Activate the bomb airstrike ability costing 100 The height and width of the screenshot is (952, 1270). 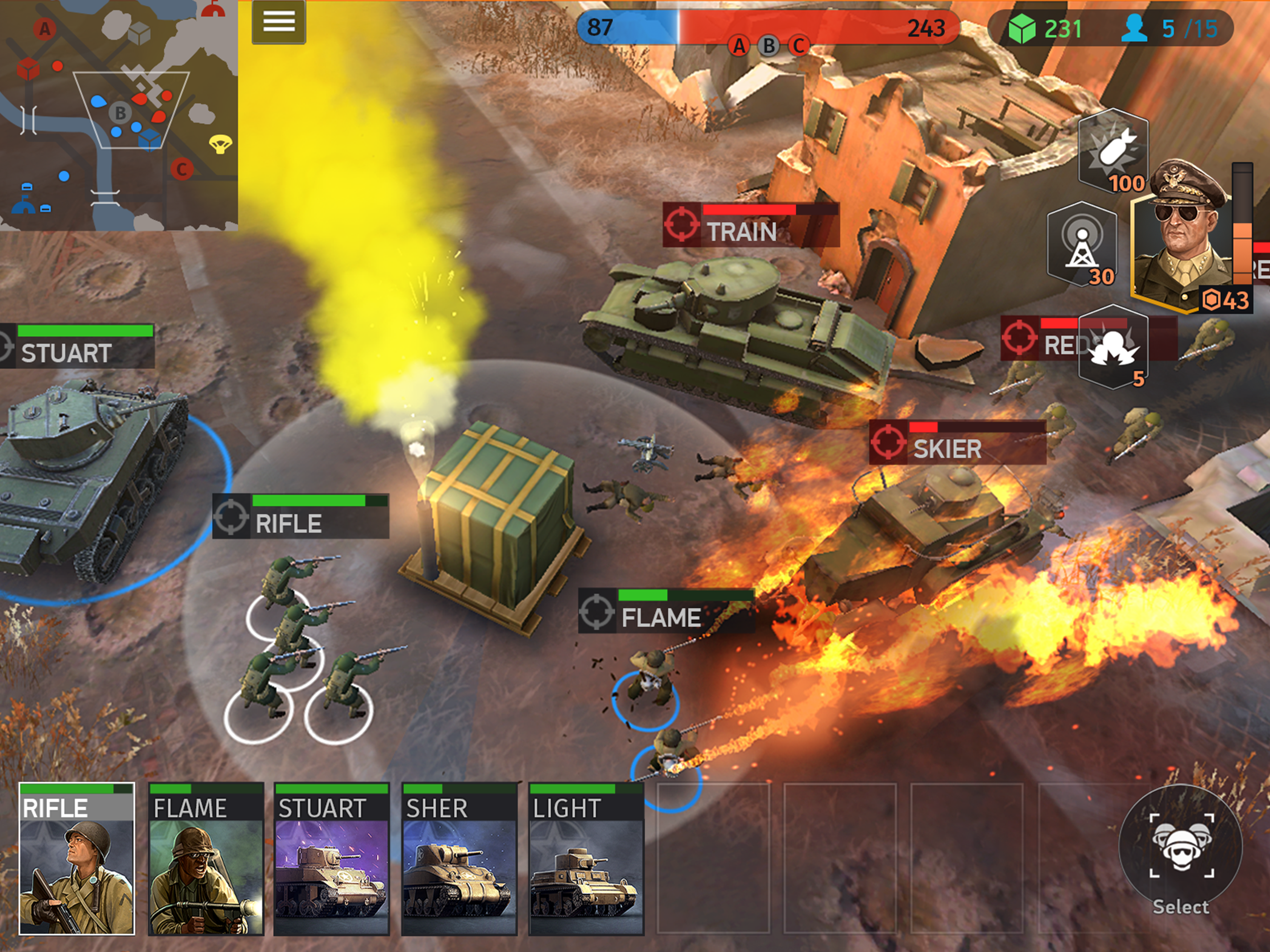pos(1113,151)
